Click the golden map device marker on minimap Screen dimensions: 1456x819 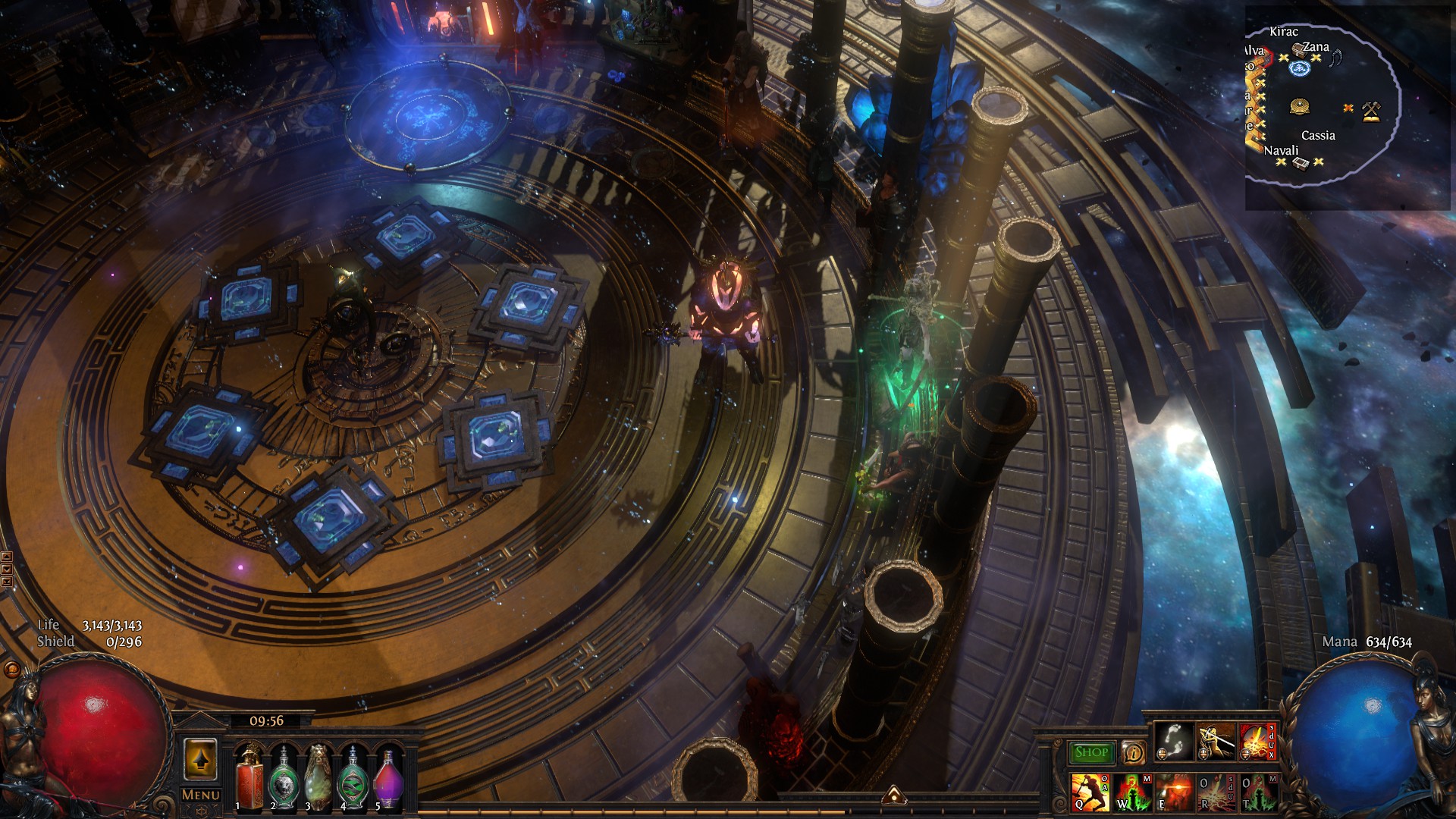point(1300,106)
